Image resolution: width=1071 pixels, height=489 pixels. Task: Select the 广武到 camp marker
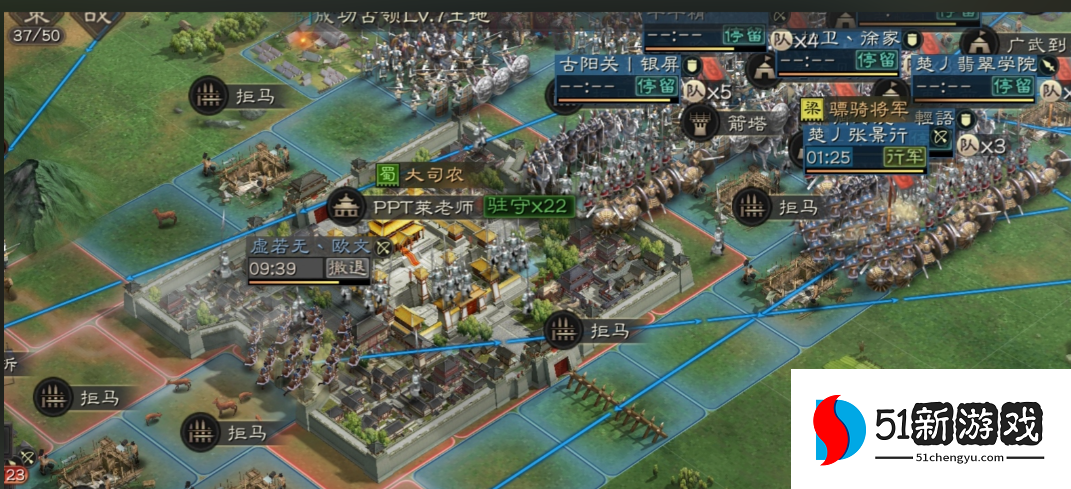pos(977,42)
